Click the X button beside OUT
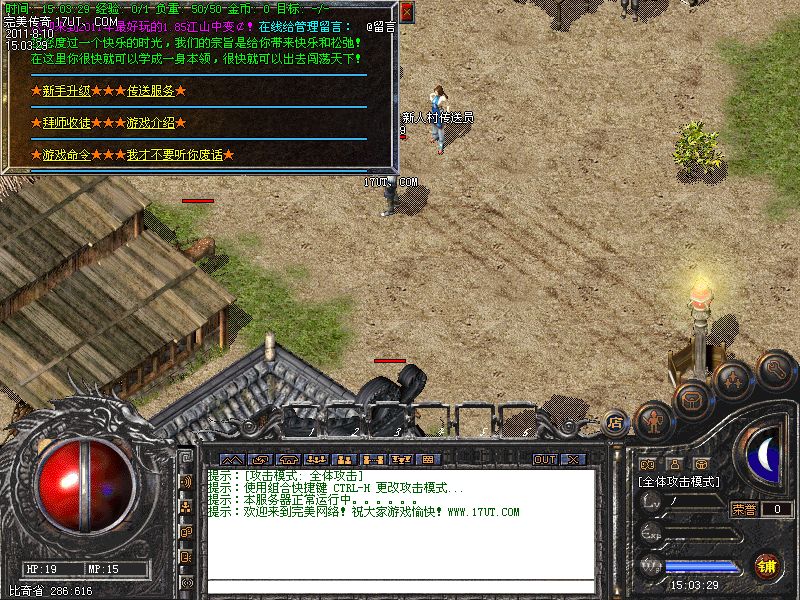Image resolution: width=800 pixels, height=600 pixels. point(572,460)
